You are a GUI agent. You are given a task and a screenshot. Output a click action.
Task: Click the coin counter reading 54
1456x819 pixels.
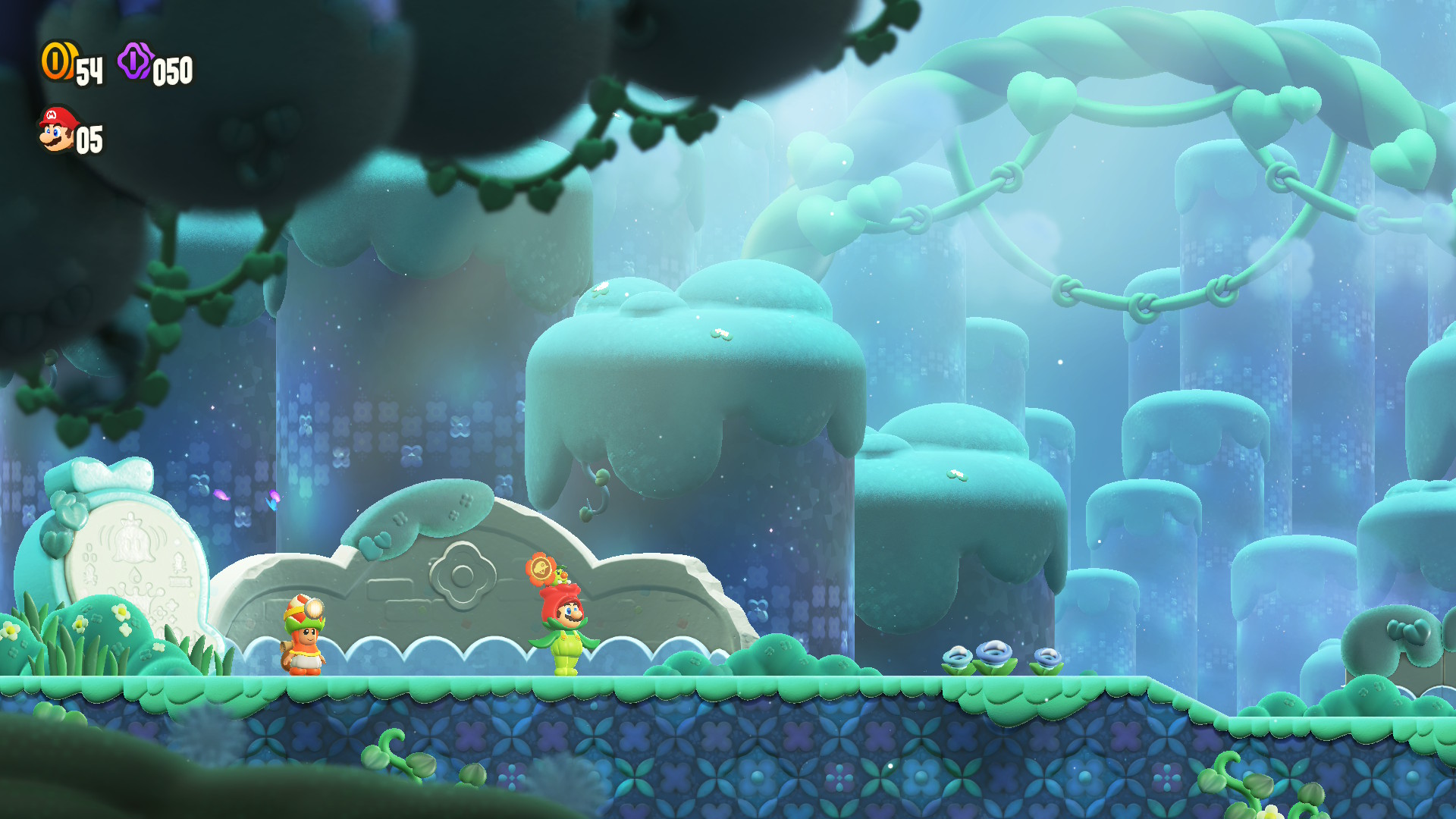90,71
